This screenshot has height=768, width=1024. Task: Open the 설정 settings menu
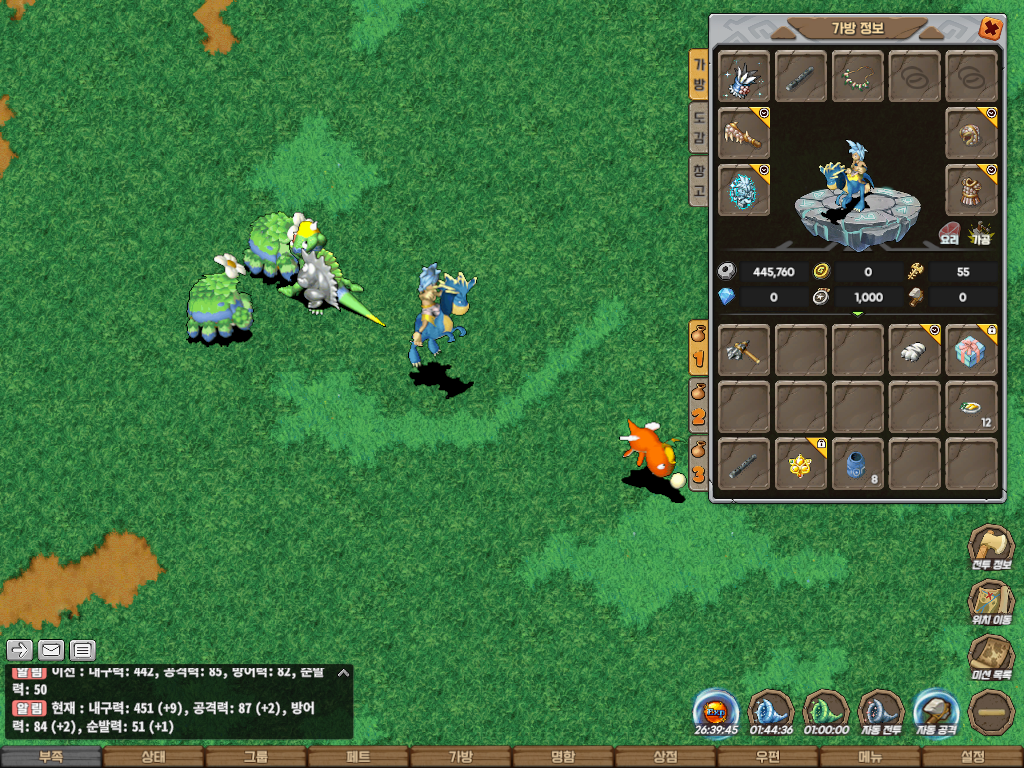tap(972, 758)
